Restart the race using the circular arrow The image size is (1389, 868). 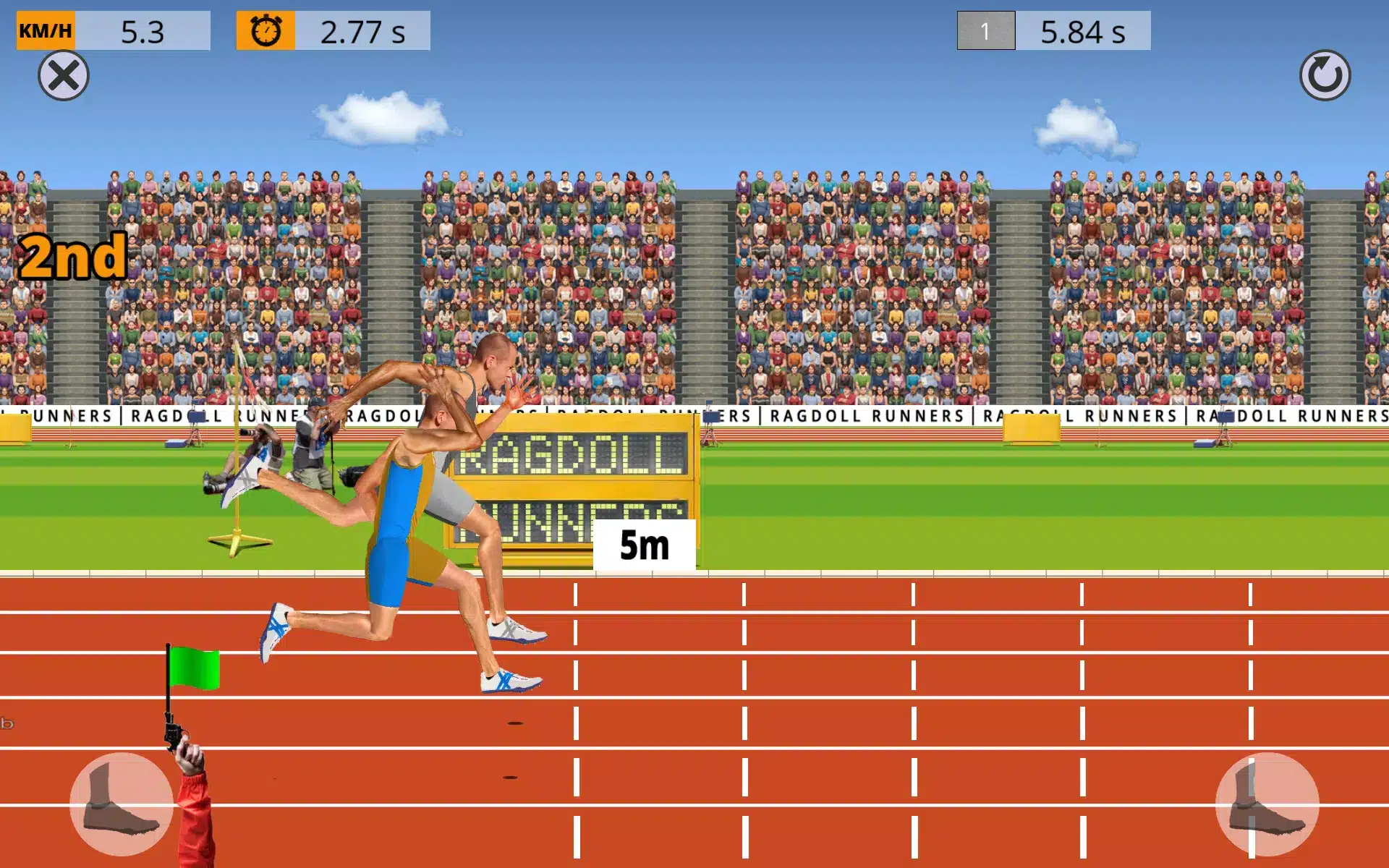1325,75
